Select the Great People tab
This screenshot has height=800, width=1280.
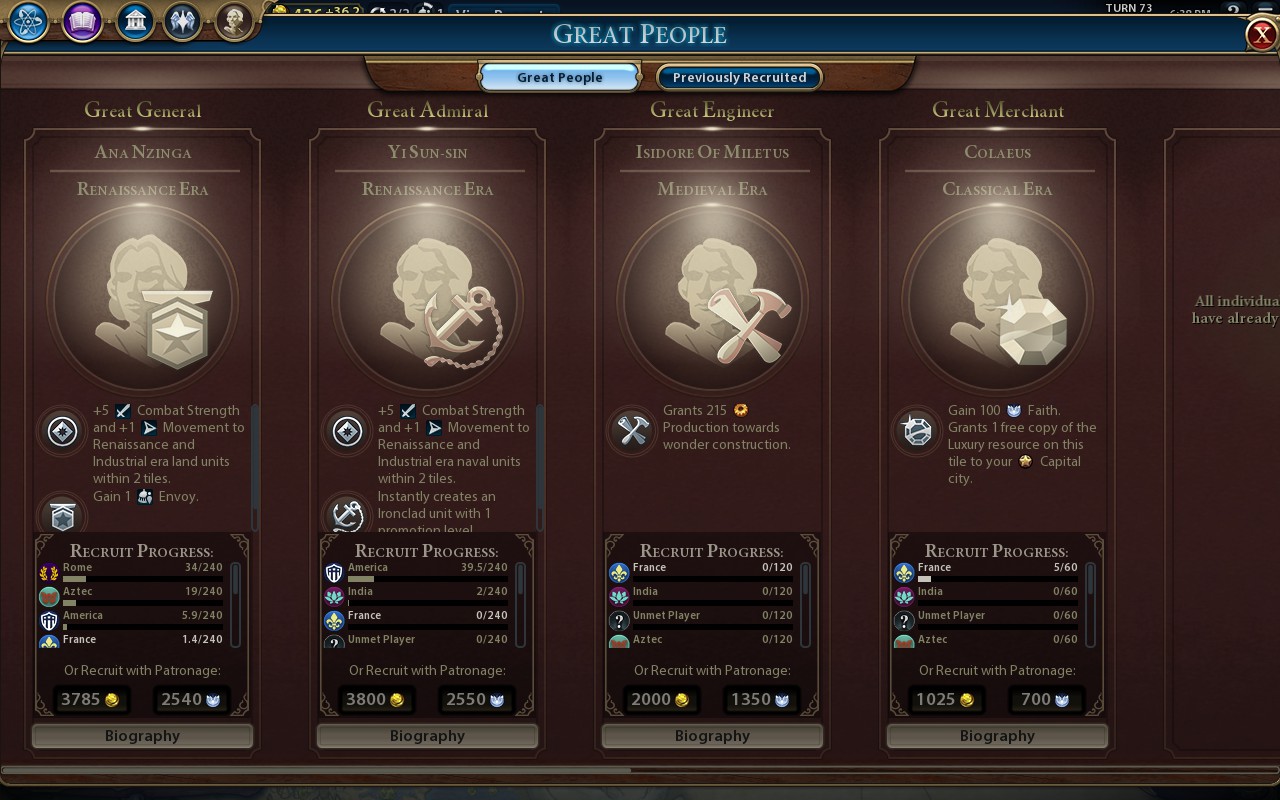click(x=559, y=77)
